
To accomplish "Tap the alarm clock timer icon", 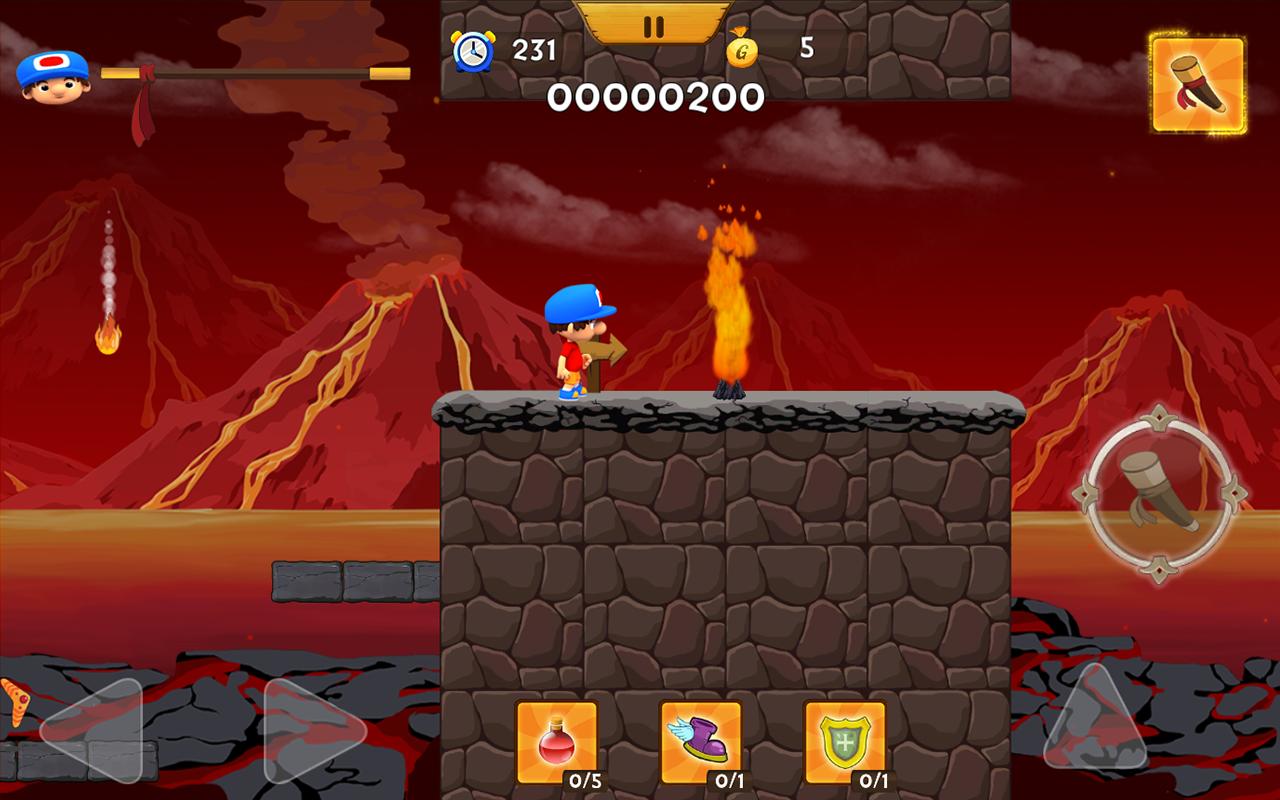I will click(474, 49).
